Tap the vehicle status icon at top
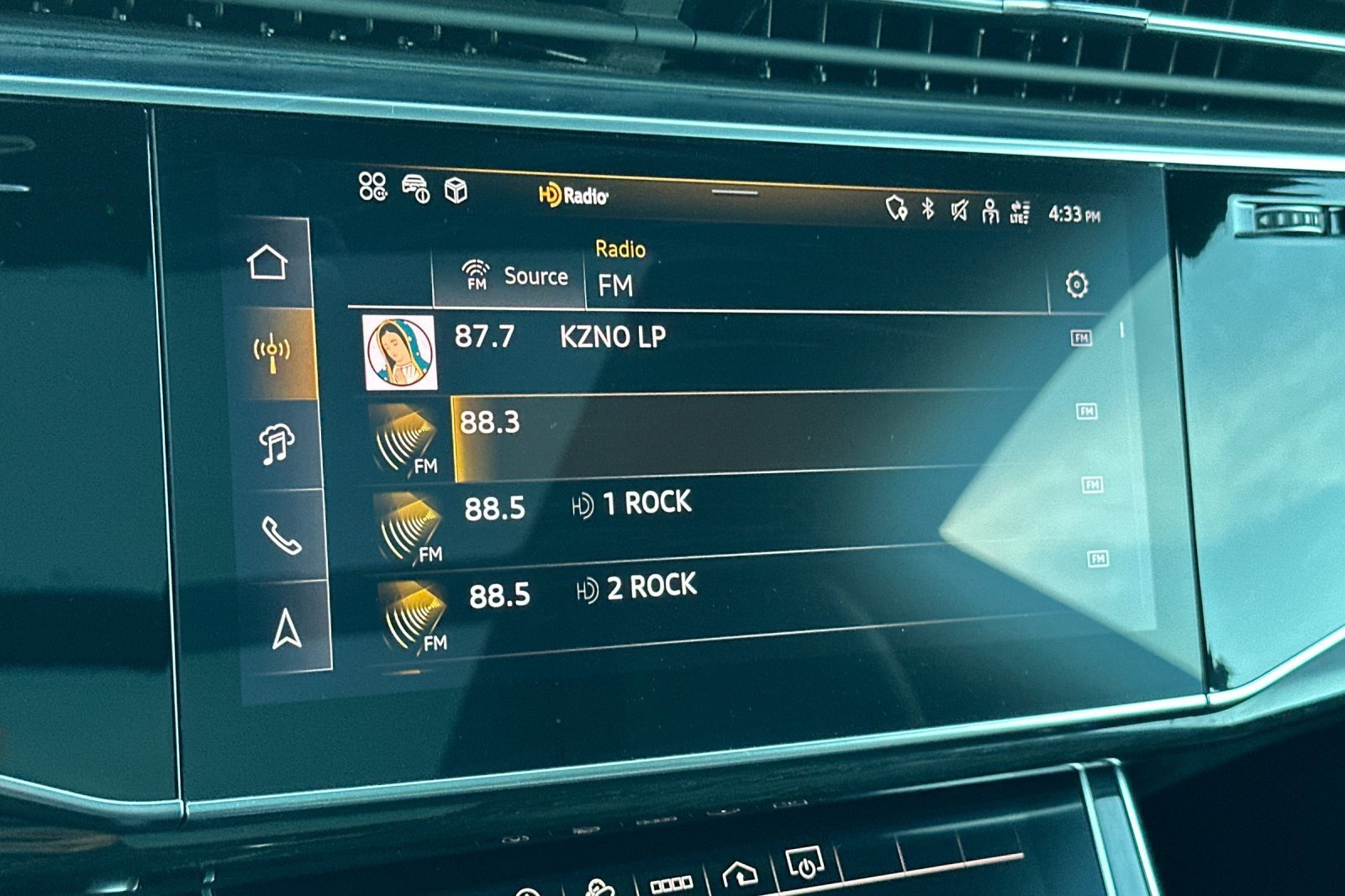 414,190
